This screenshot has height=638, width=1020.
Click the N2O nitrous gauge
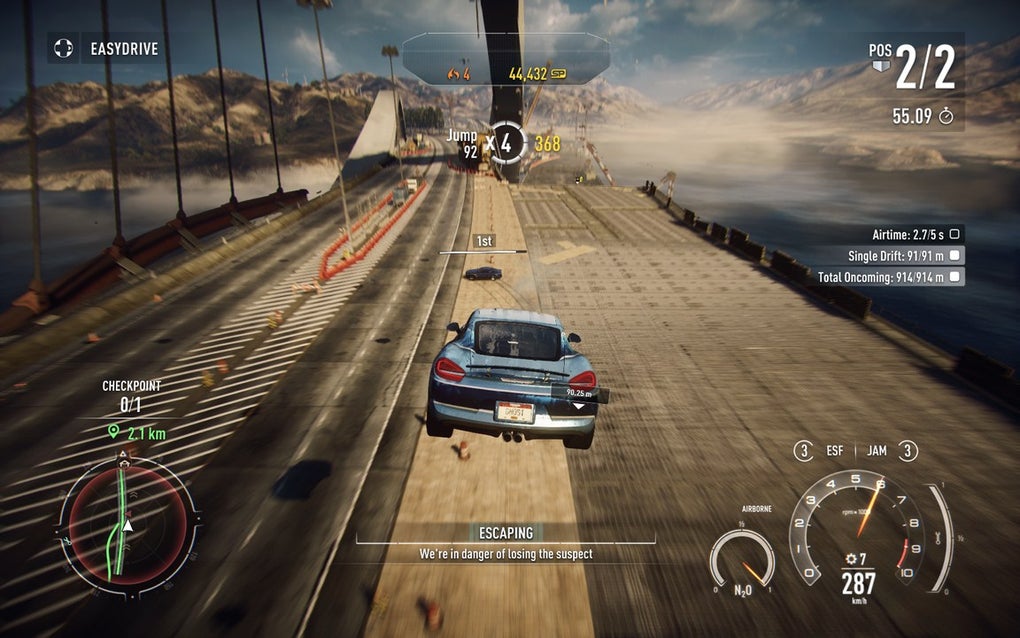tap(742, 562)
